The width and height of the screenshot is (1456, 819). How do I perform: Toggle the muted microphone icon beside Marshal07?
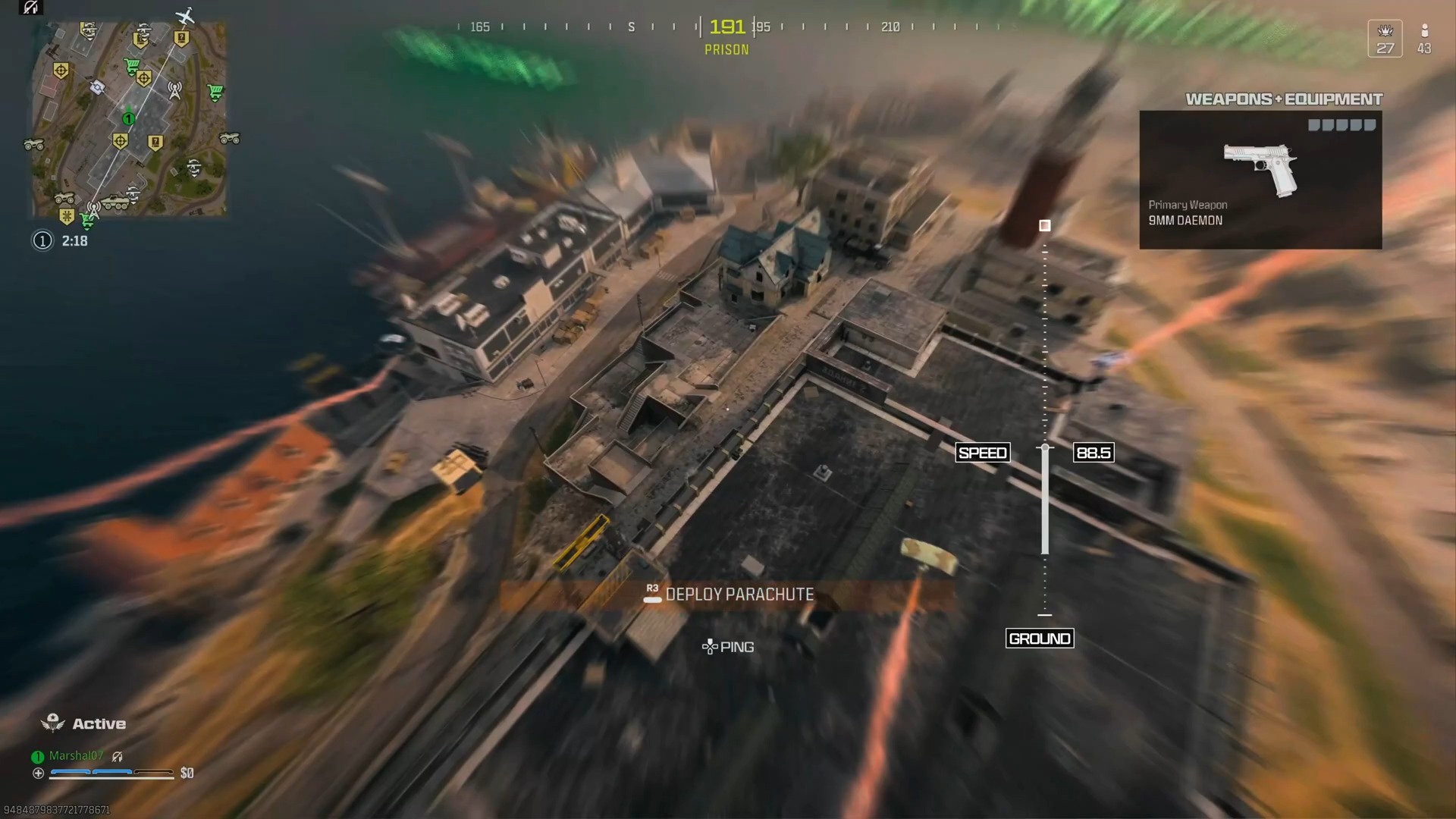(x=117, y=755)
